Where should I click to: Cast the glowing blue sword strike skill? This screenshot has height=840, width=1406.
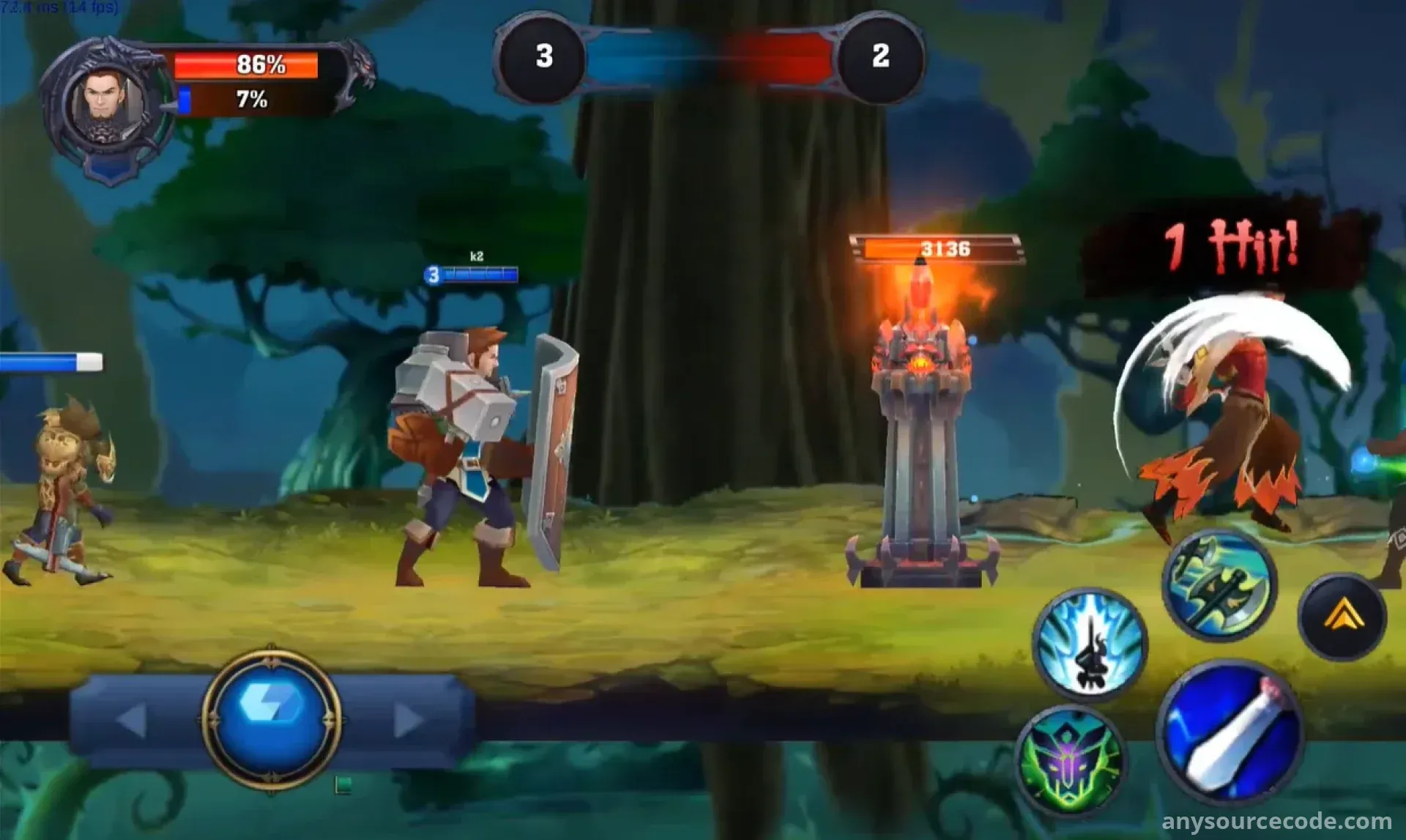[1090, 644]
